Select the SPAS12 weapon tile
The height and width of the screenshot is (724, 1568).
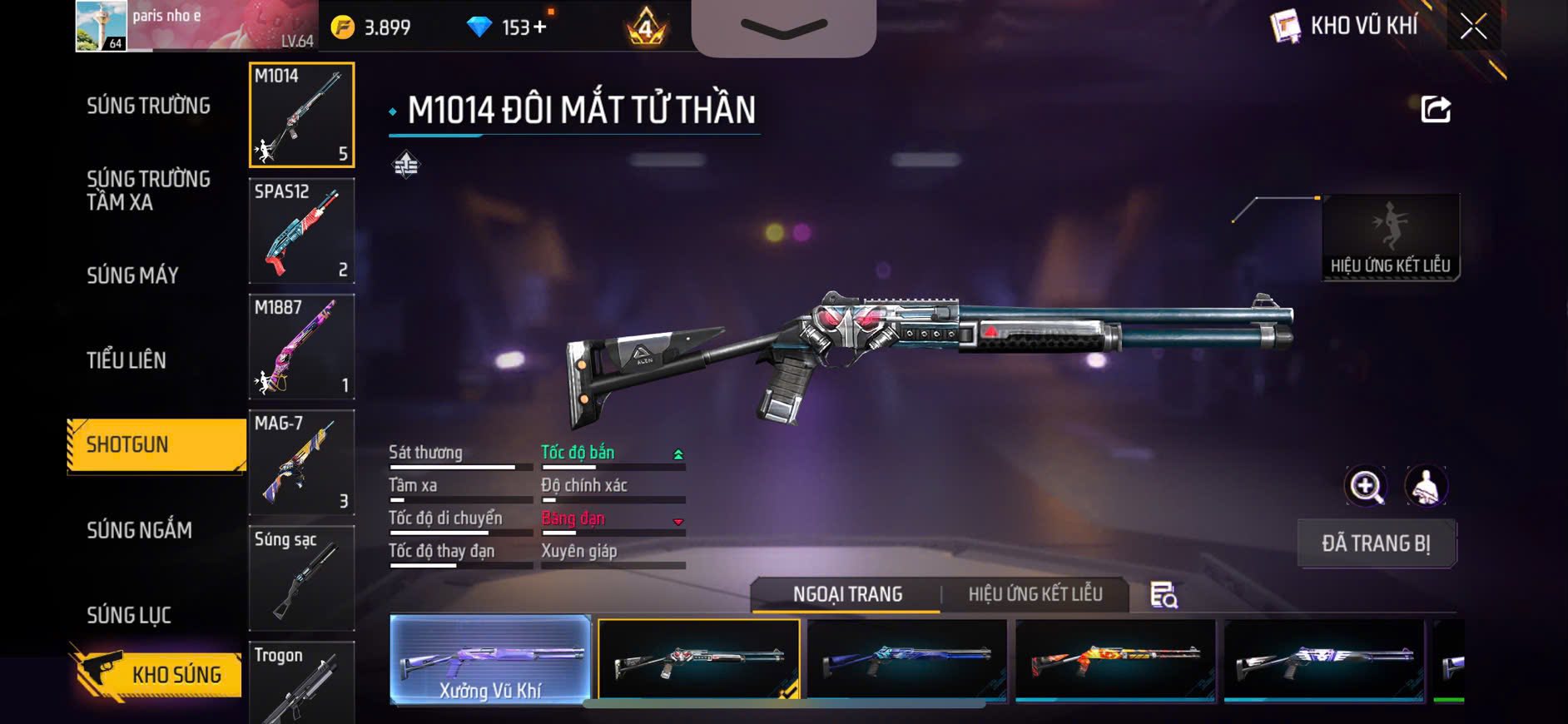click(x=301, y=231)
